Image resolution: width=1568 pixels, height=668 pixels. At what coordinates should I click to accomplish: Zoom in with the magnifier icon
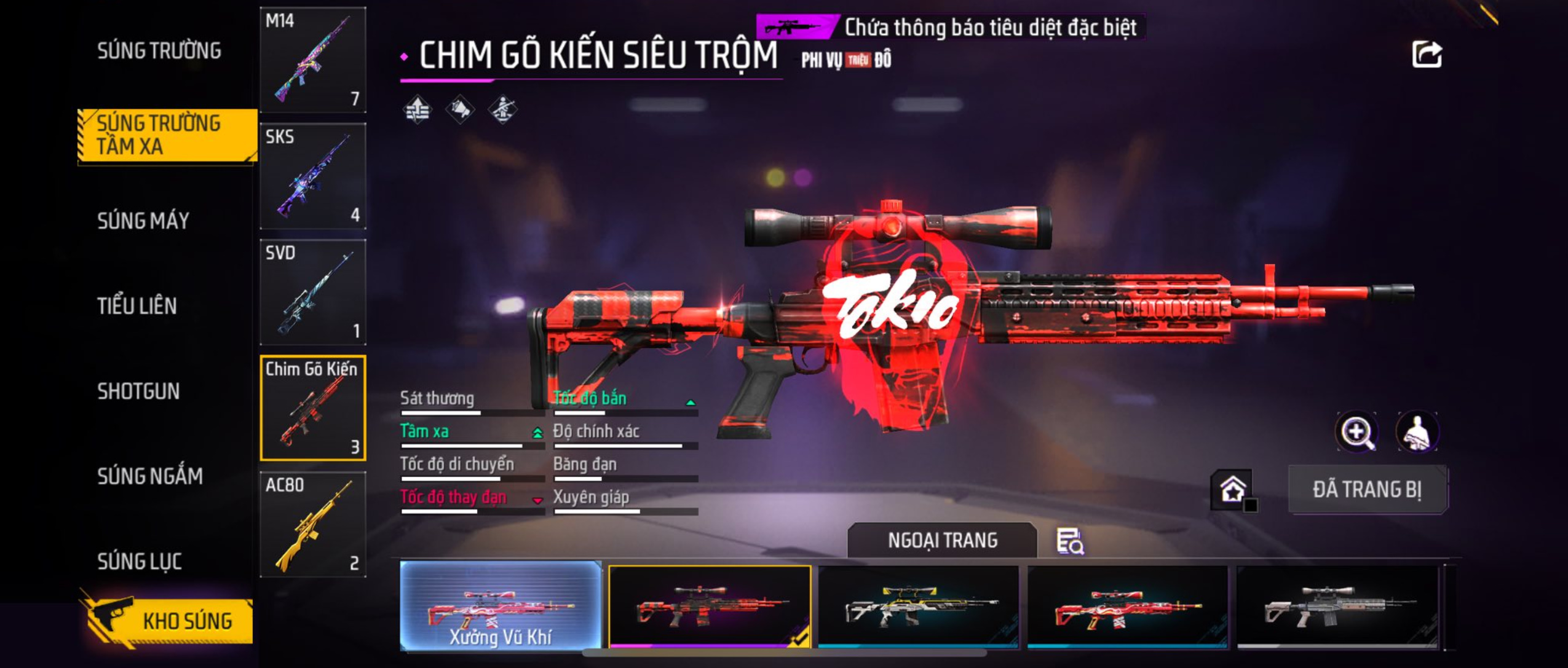(1356, 432)
